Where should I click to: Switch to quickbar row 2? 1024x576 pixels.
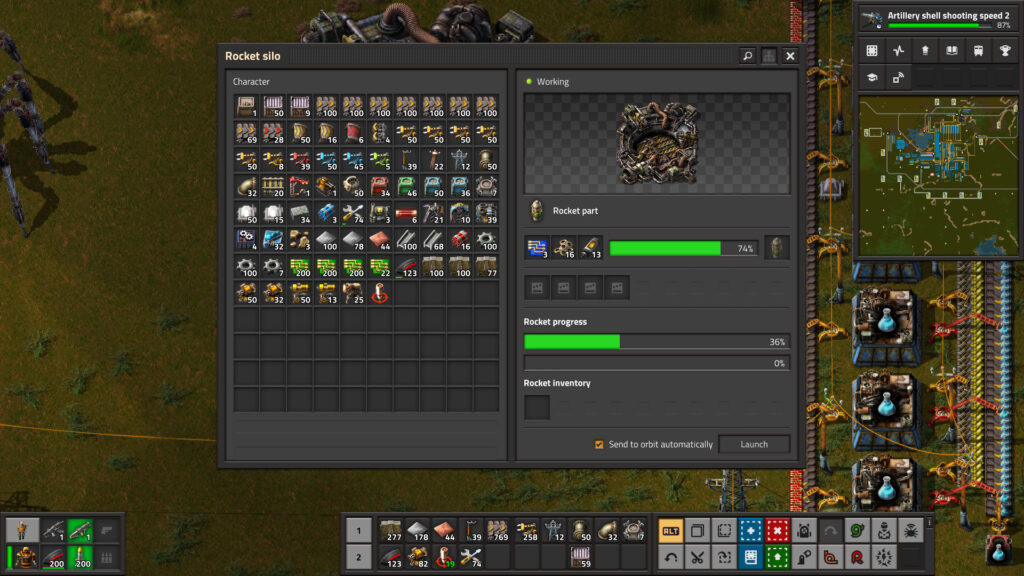(x=358, y=557)
